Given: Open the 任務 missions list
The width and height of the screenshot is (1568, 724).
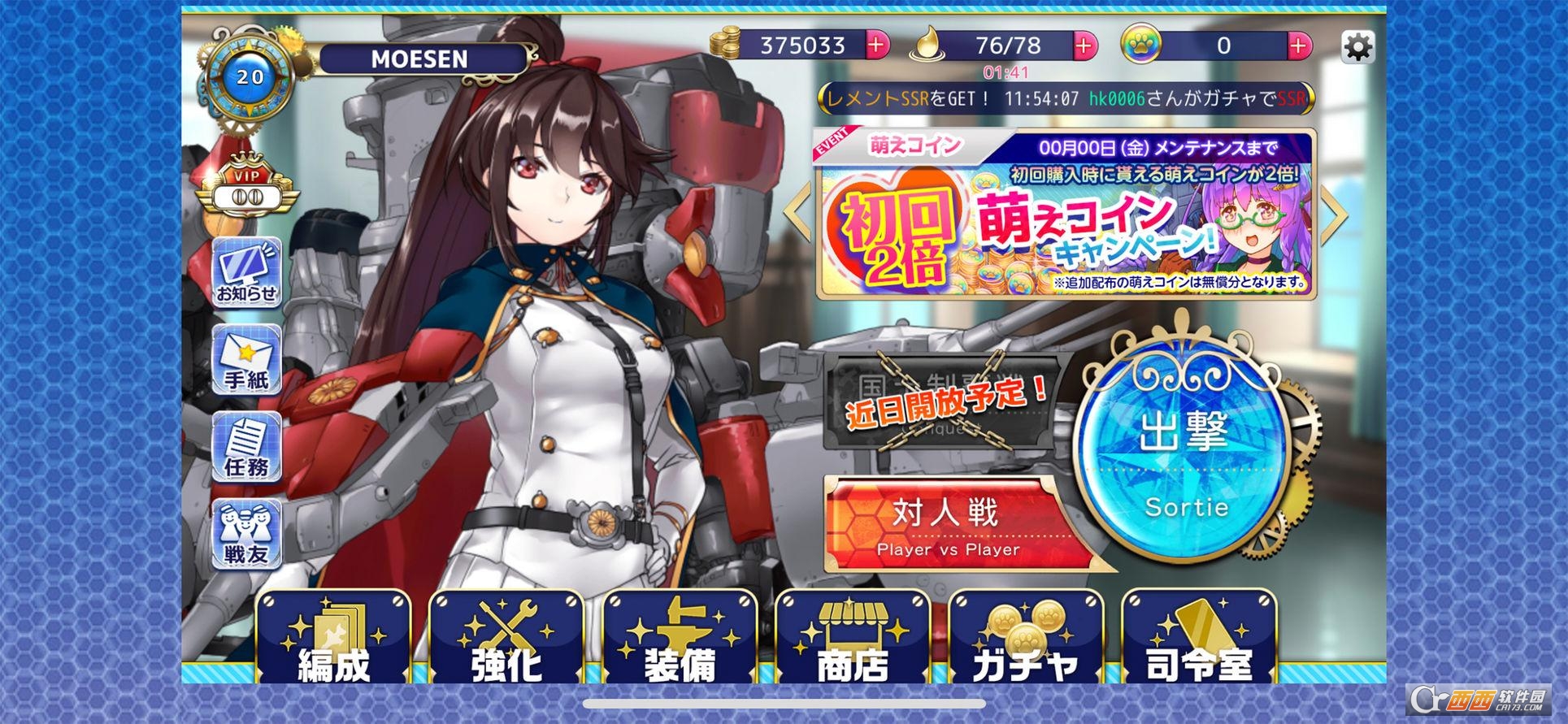Looking at the screenshot, I should [247, 448].
